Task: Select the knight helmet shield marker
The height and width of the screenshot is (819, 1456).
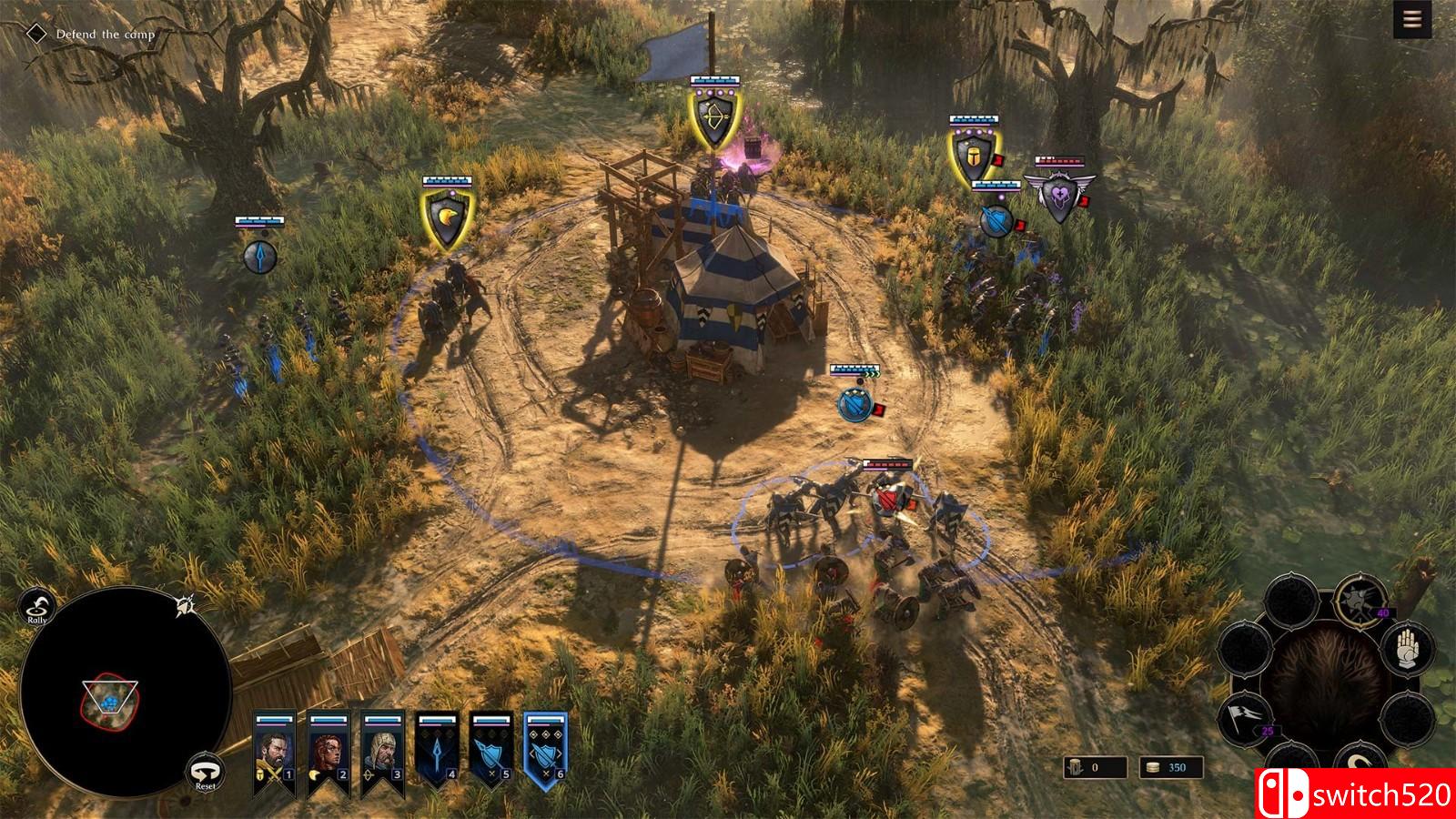Action: [973, 157]
